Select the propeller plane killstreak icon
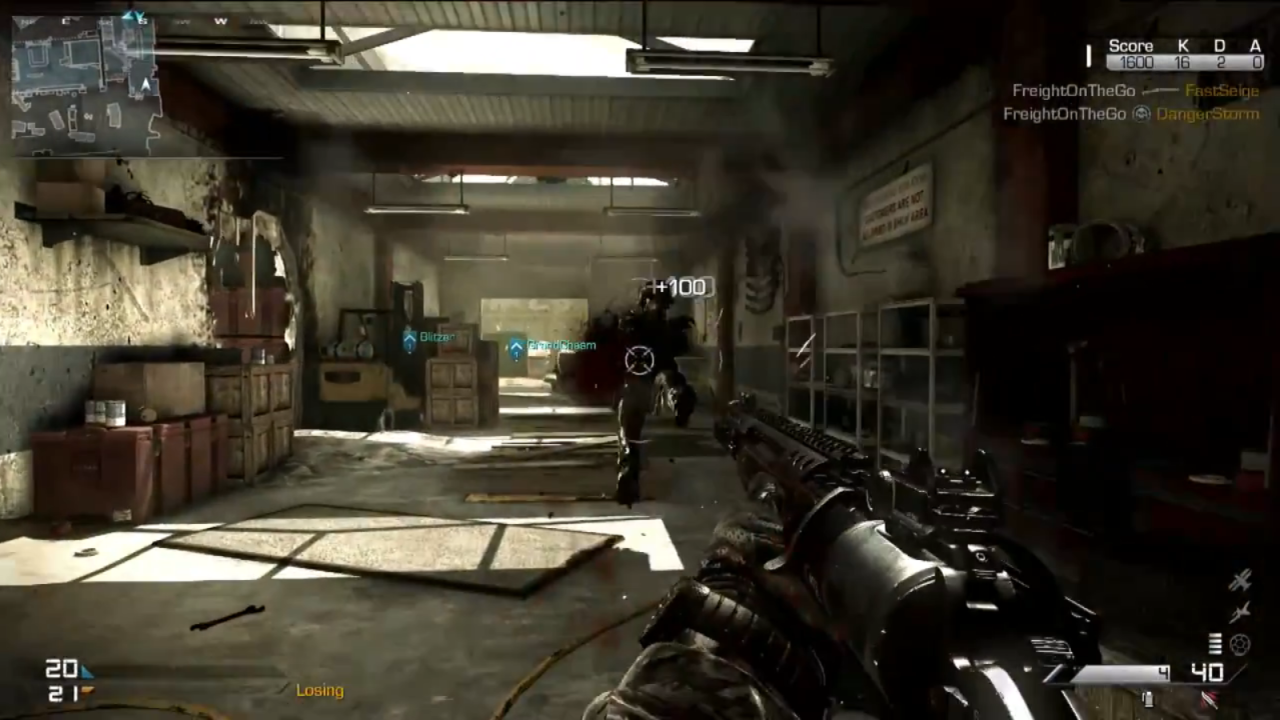This screenshot has height=720, width=1280. pos(1240,581)
